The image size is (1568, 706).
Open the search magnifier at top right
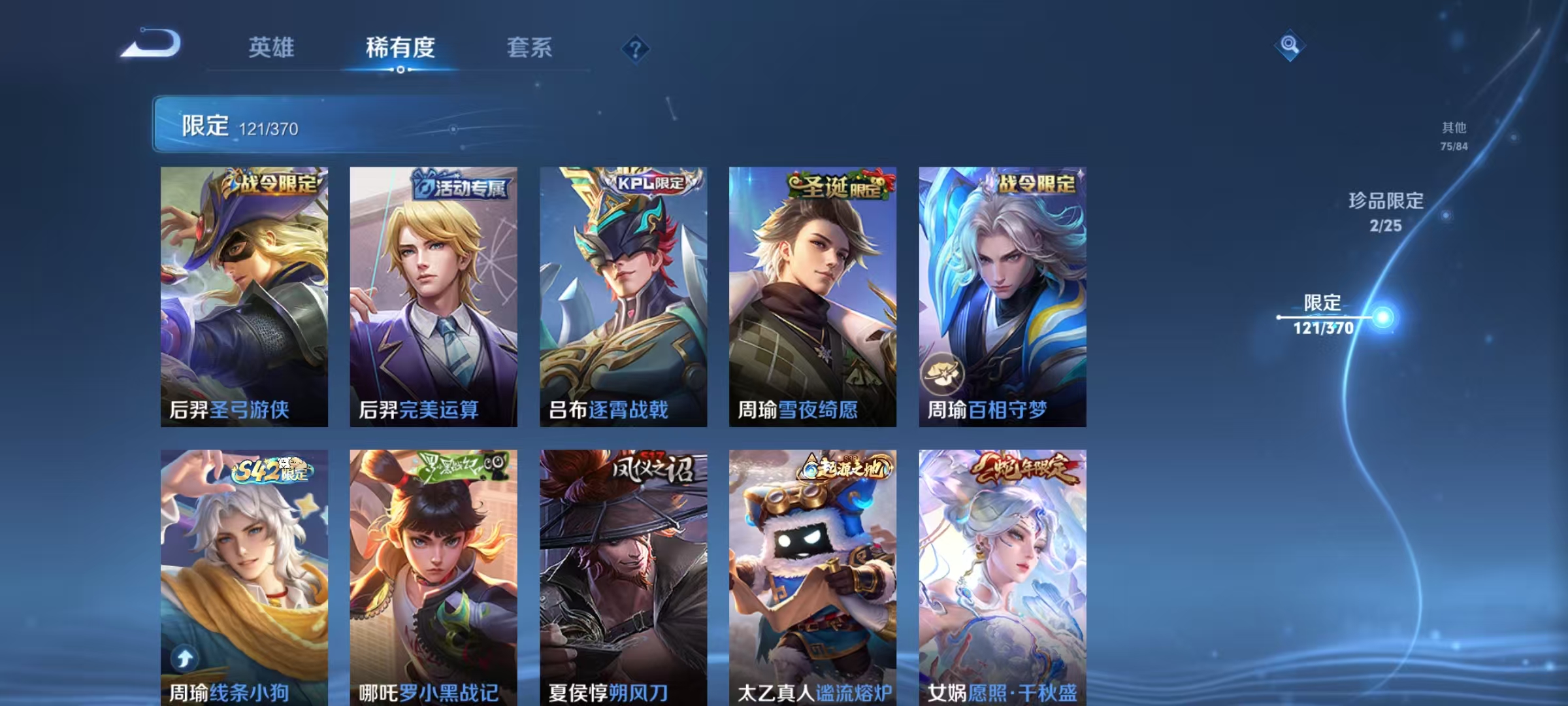1290,45
